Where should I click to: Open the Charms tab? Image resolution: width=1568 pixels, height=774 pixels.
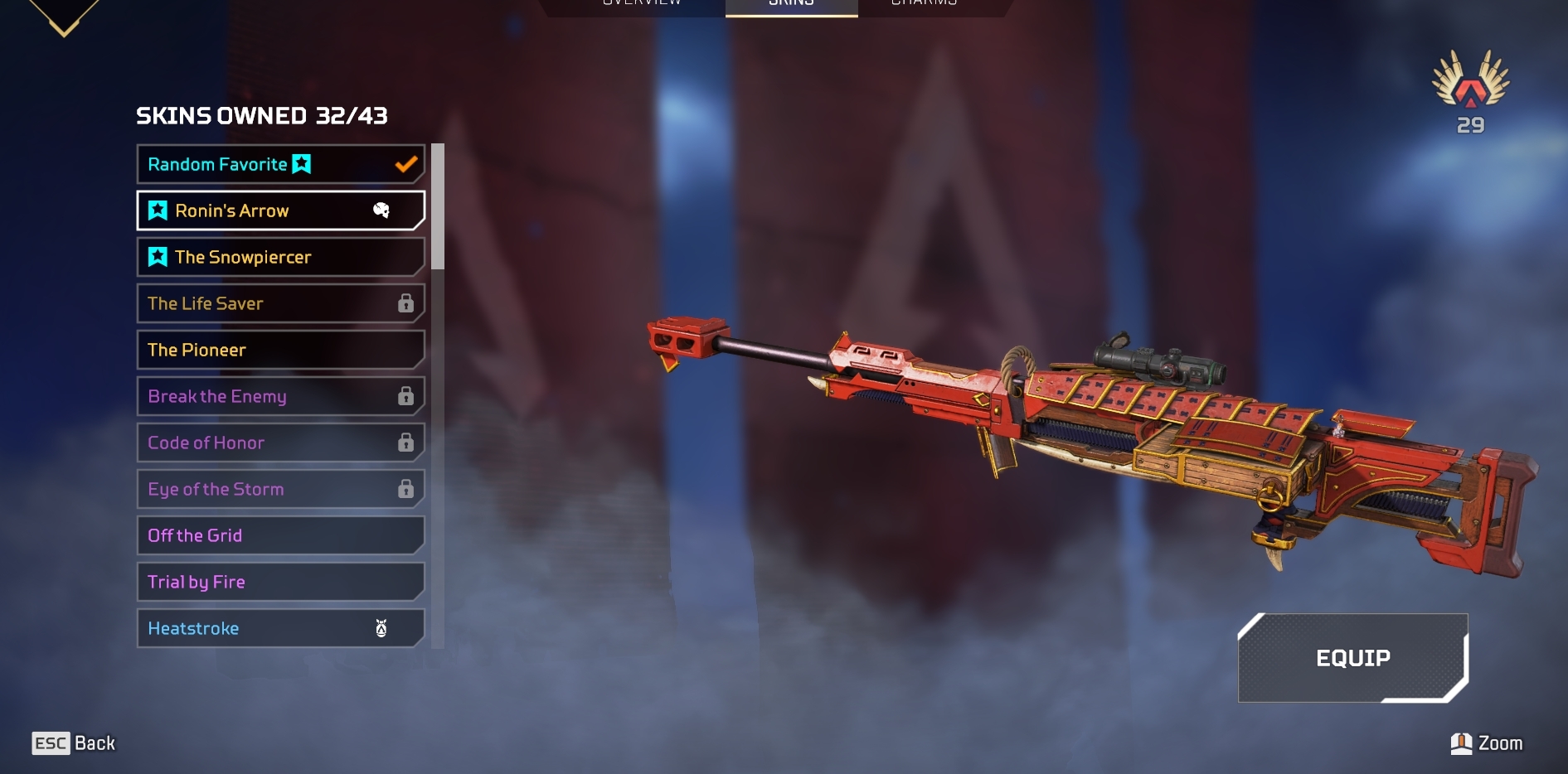[924, 4]
